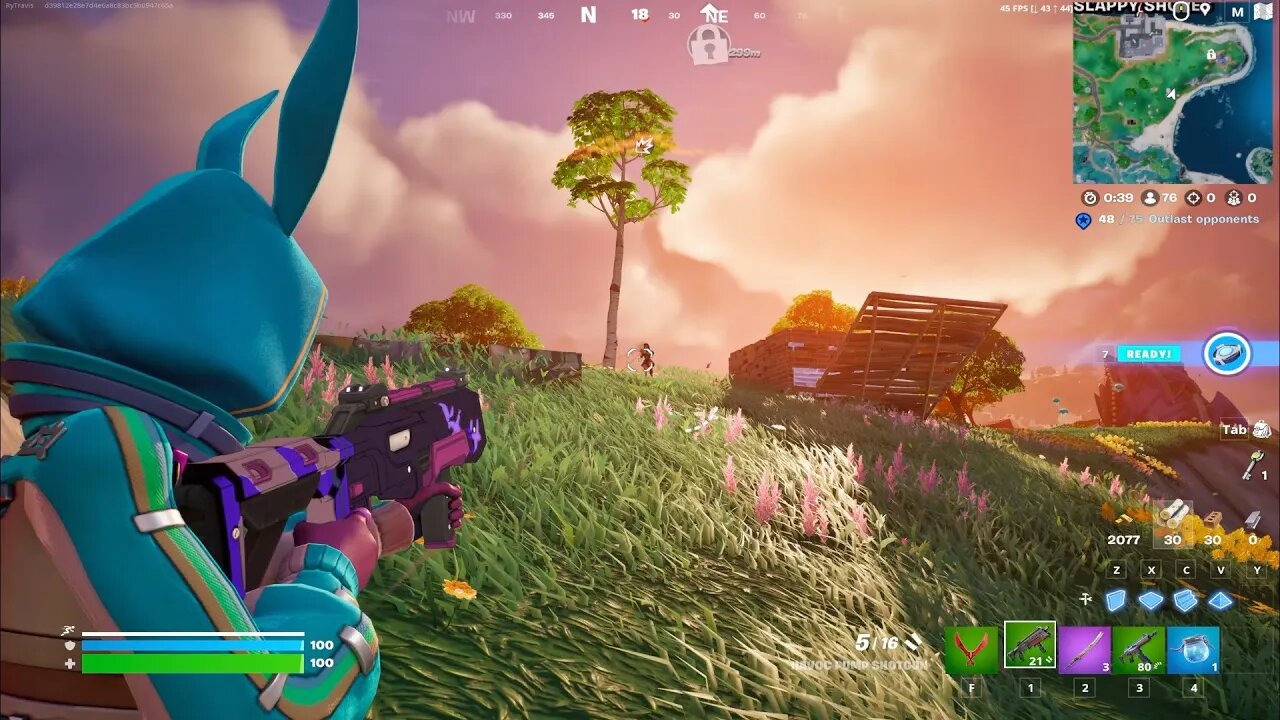
Task: Select the stairs build piece
Action: (x=1185, y=600)
